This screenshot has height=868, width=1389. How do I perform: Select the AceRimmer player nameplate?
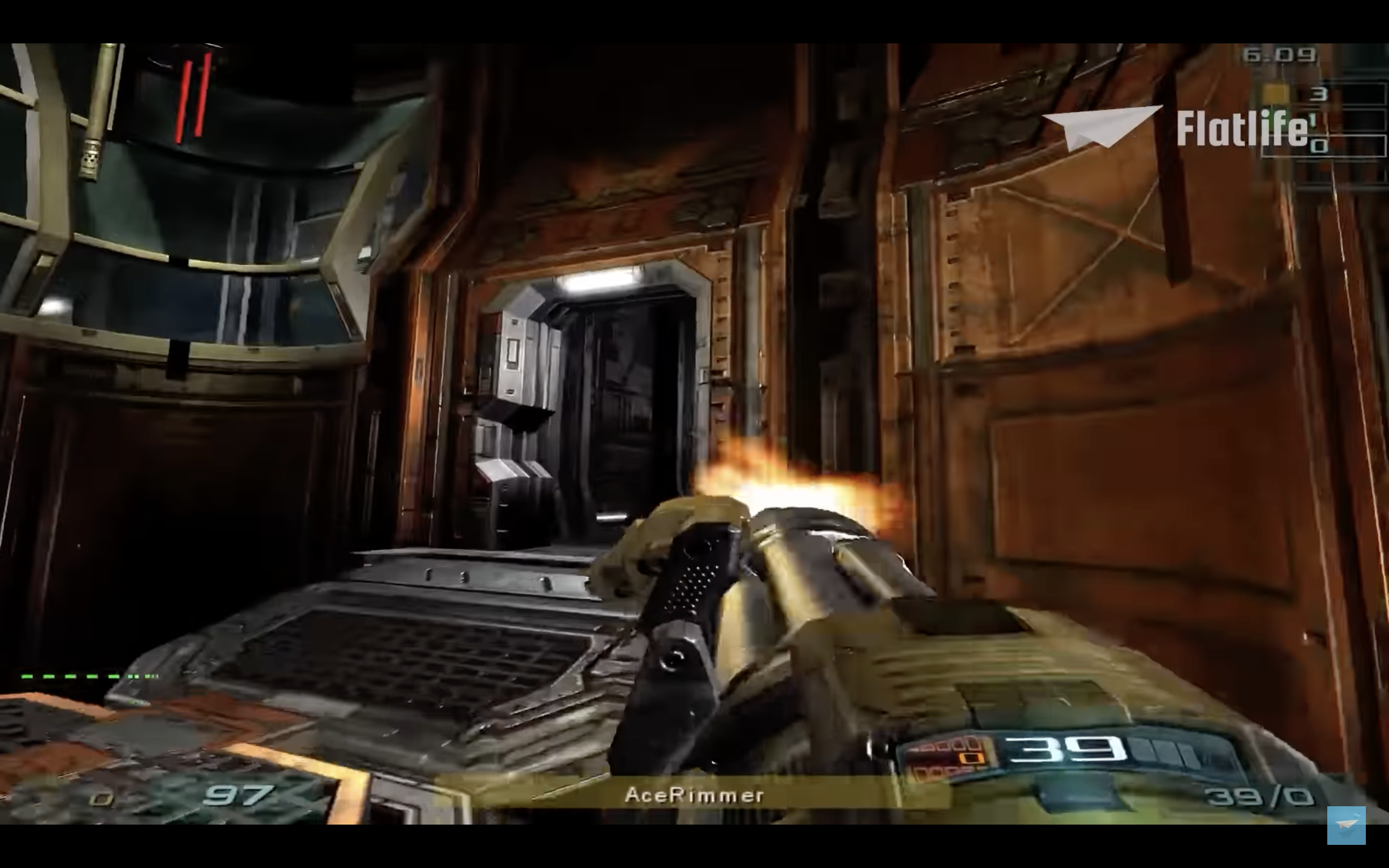694,795
